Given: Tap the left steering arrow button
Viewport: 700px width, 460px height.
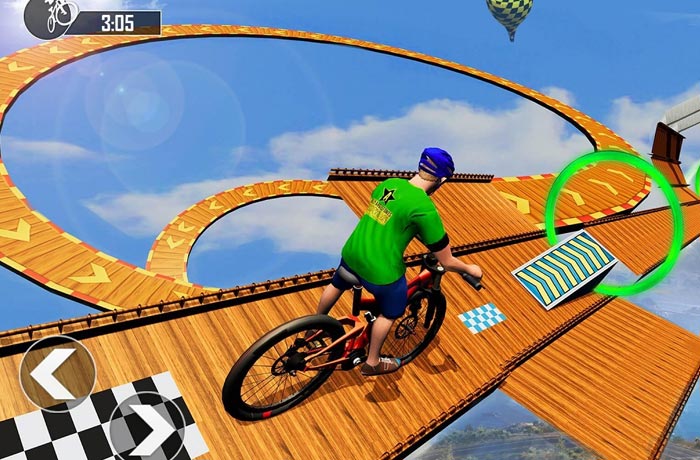Looking at the screenshot, I should coord(57,372).
